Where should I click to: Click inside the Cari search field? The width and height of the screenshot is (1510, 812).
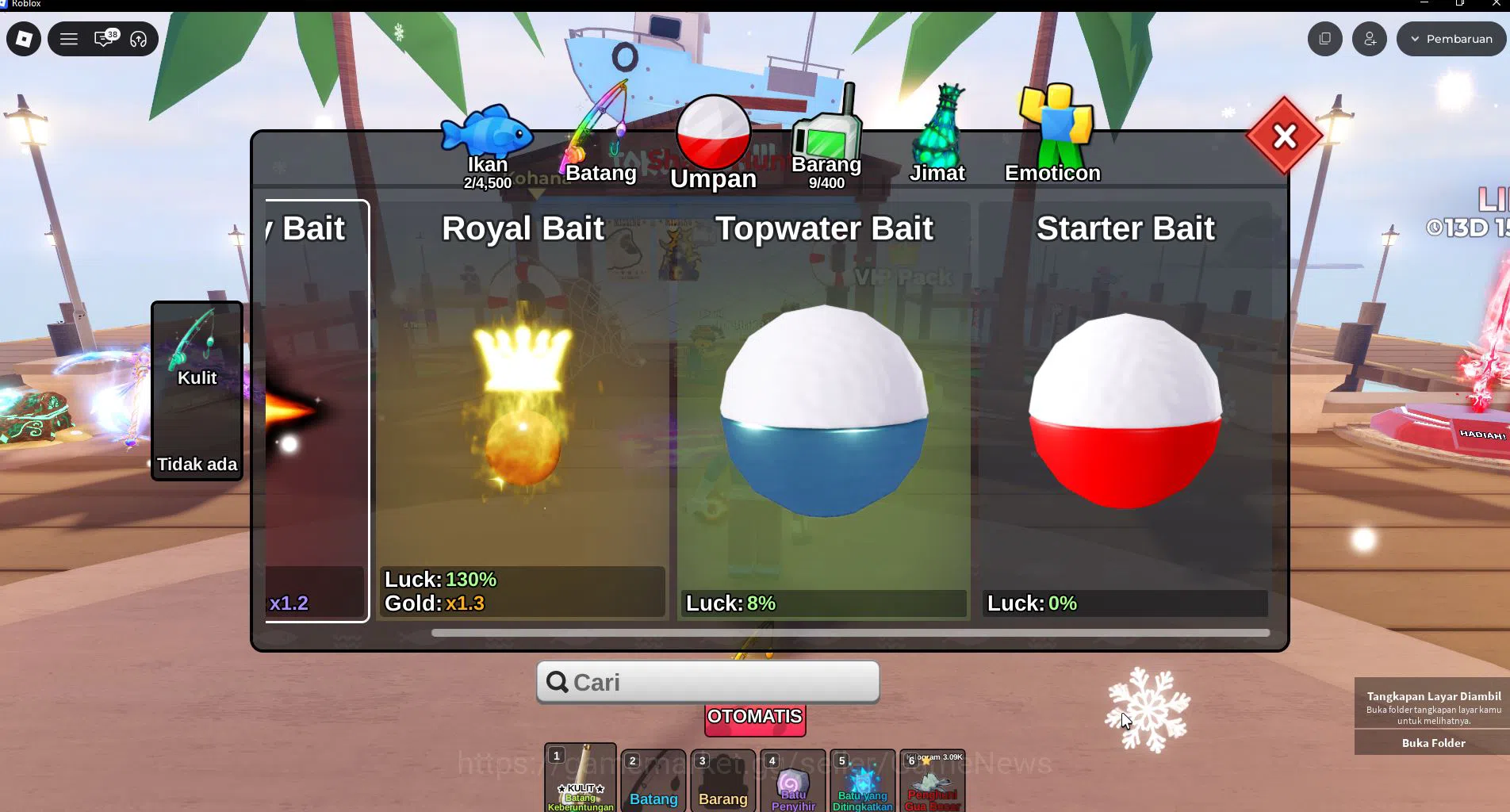coord(707,682)
